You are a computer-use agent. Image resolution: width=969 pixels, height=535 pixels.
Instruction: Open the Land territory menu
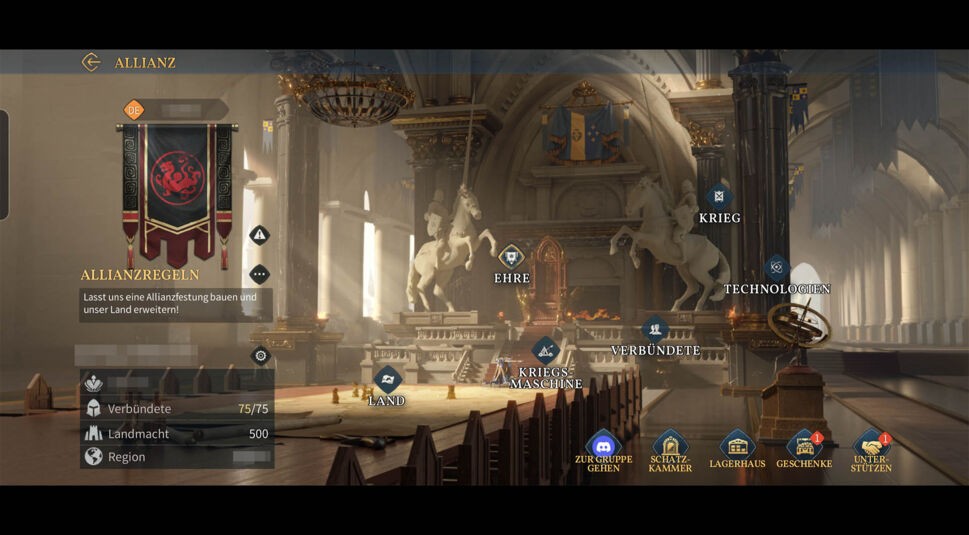[387, 379]
